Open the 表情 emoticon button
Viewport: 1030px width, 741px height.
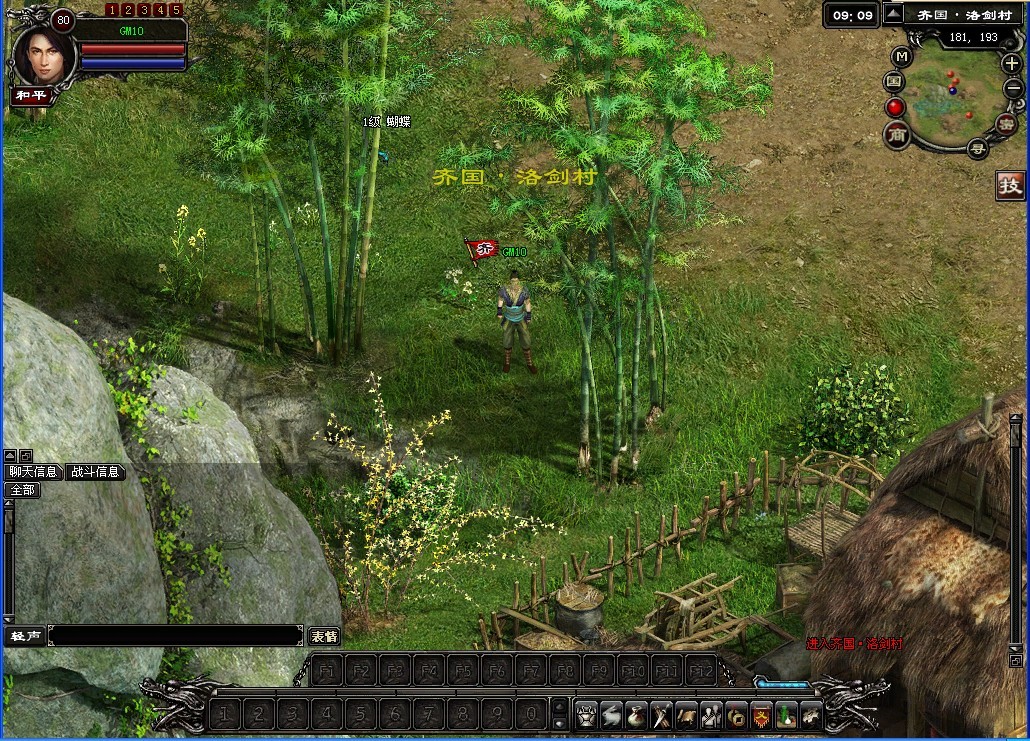[x=324, y=636]
